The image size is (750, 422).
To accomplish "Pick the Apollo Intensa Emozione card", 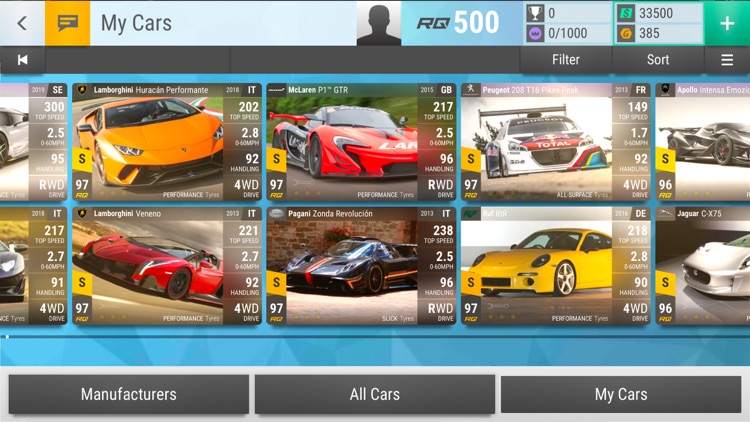I will 703,142.
